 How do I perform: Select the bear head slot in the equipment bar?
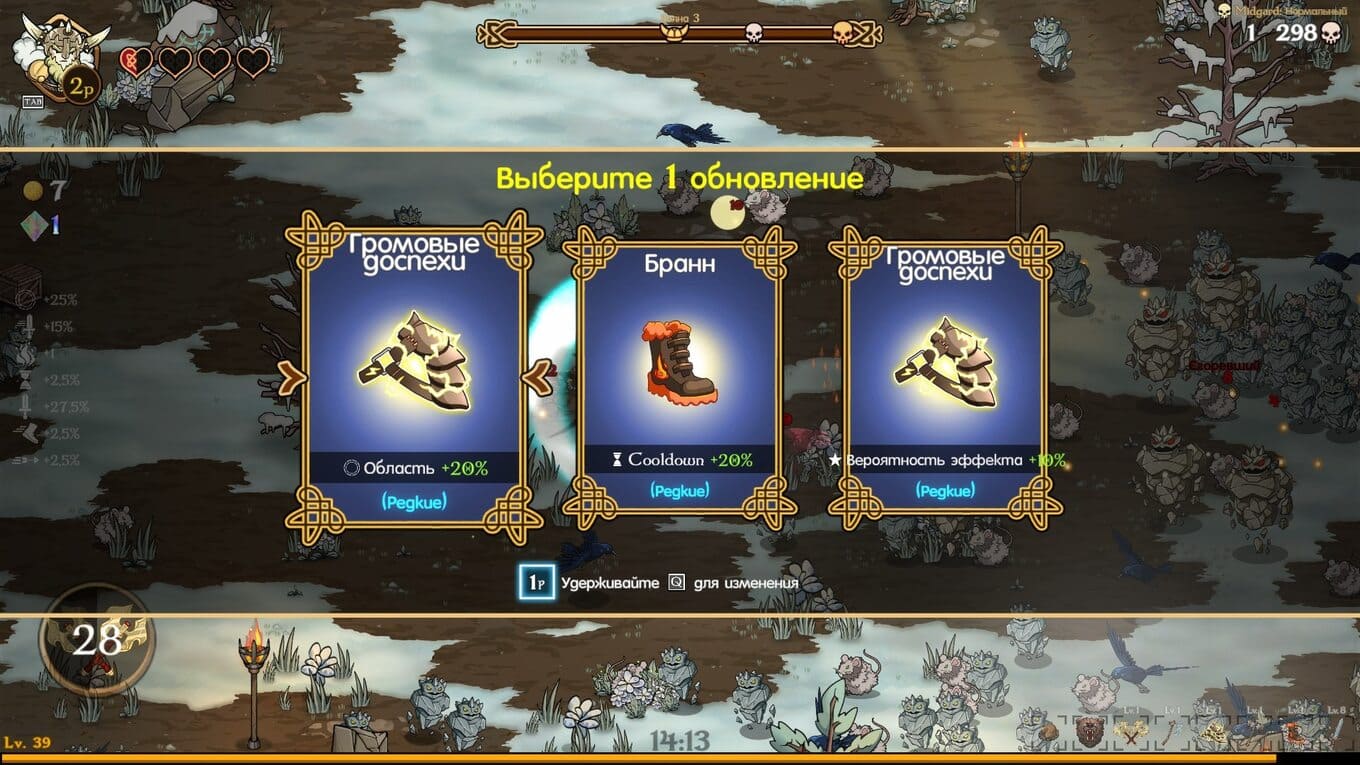[1089, 731]
